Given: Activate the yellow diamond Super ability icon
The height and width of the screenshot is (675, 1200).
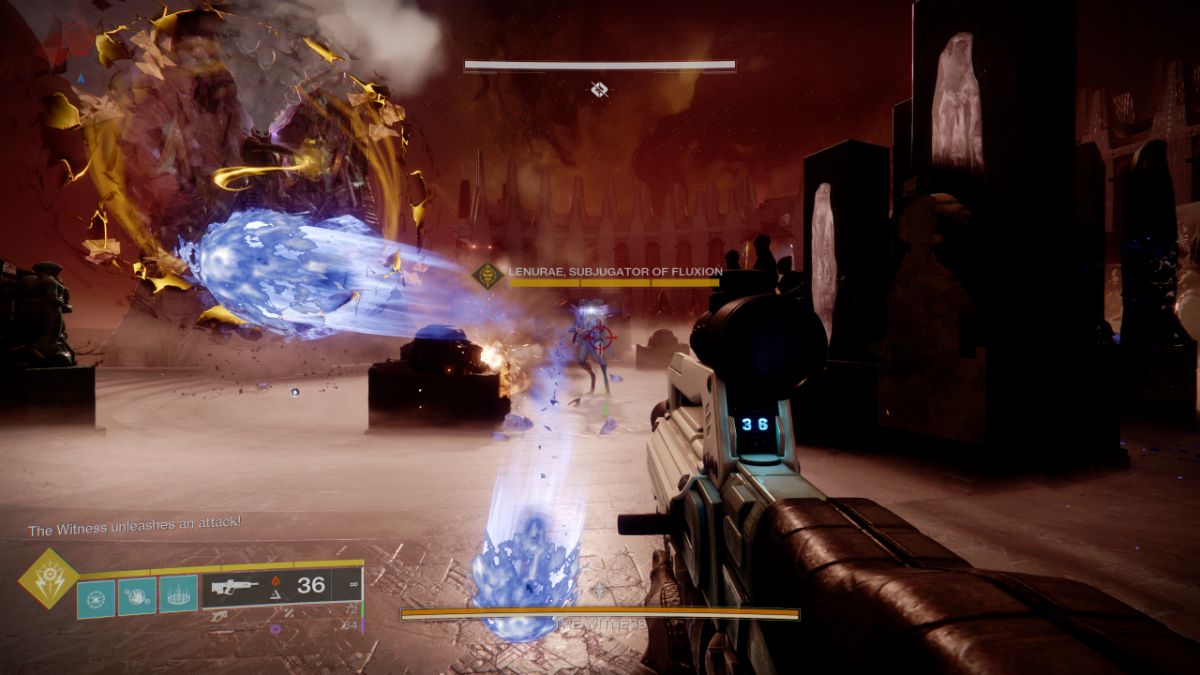Looking at the screenshot, I should coord(48,578).
